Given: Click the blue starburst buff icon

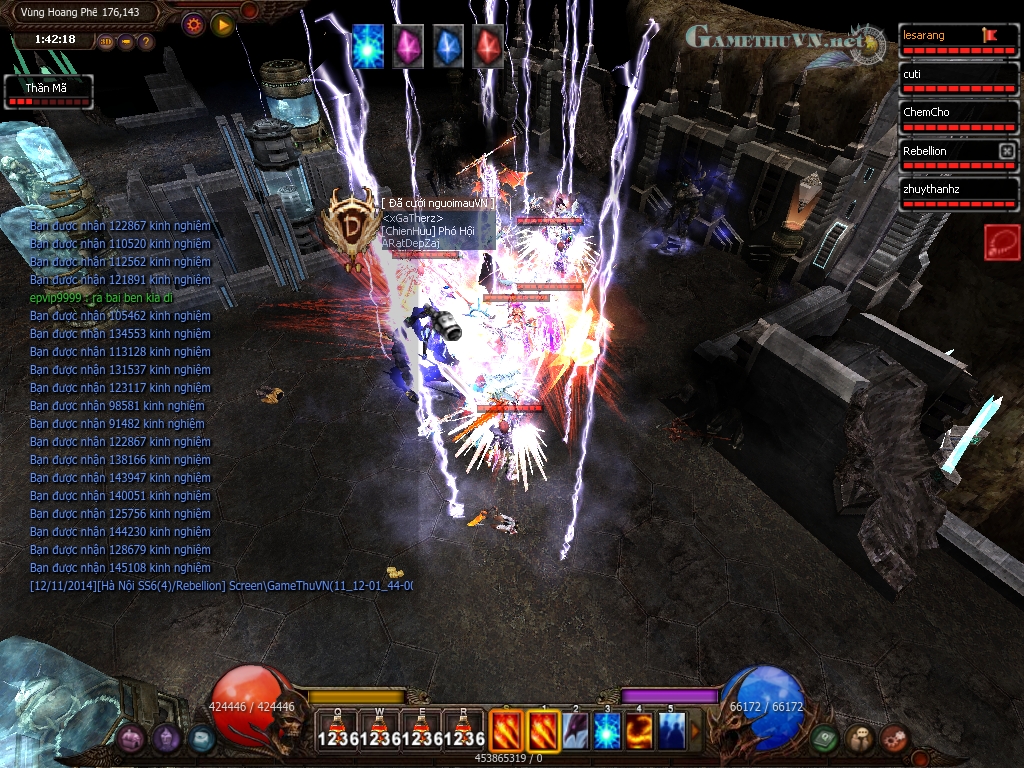Looking at the screenshot, I should 368,46.
